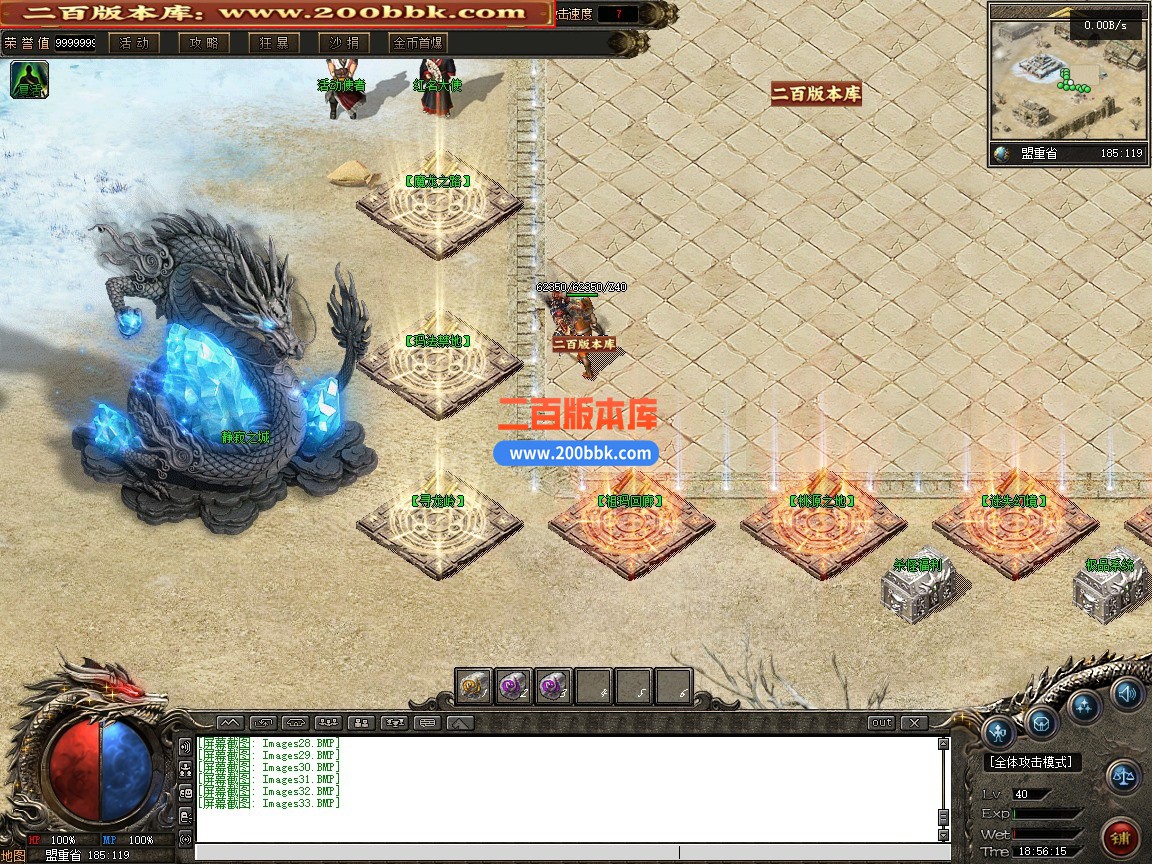Screen dimensions: 1152x864
Task: Open the 沙捐 donation button
Action: pos(344,43)
